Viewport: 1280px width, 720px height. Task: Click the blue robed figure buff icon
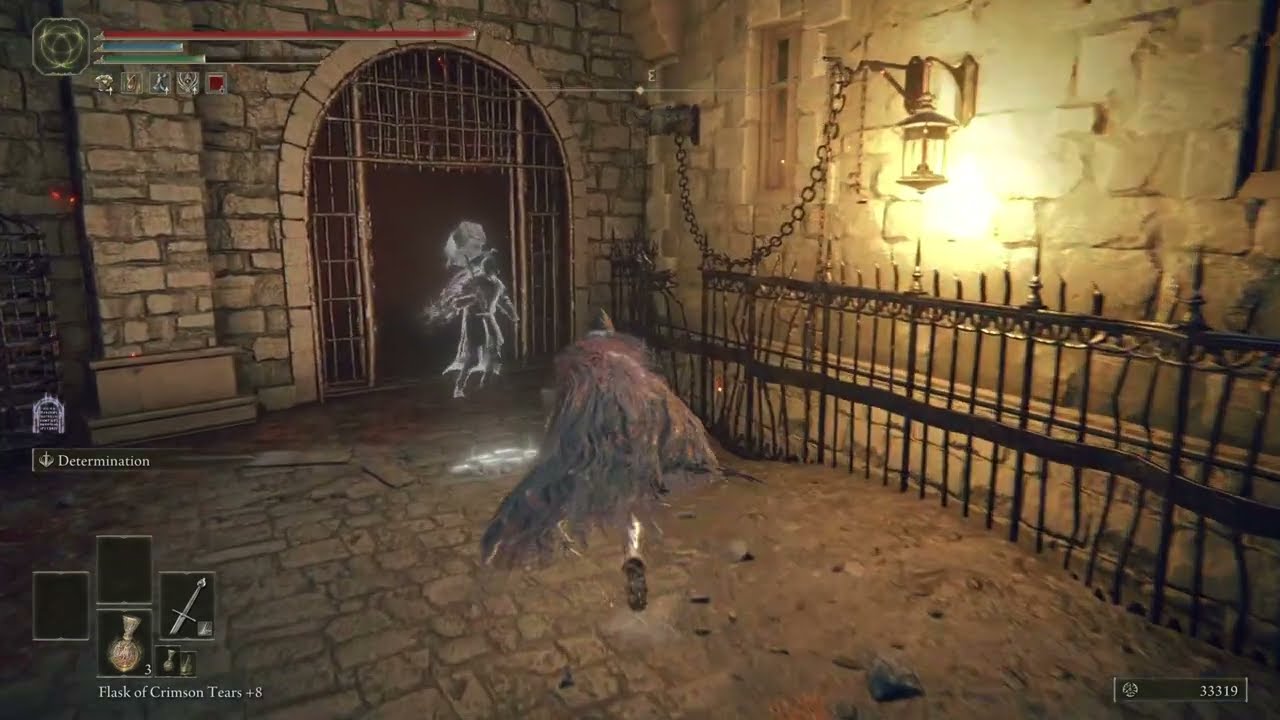160,83
